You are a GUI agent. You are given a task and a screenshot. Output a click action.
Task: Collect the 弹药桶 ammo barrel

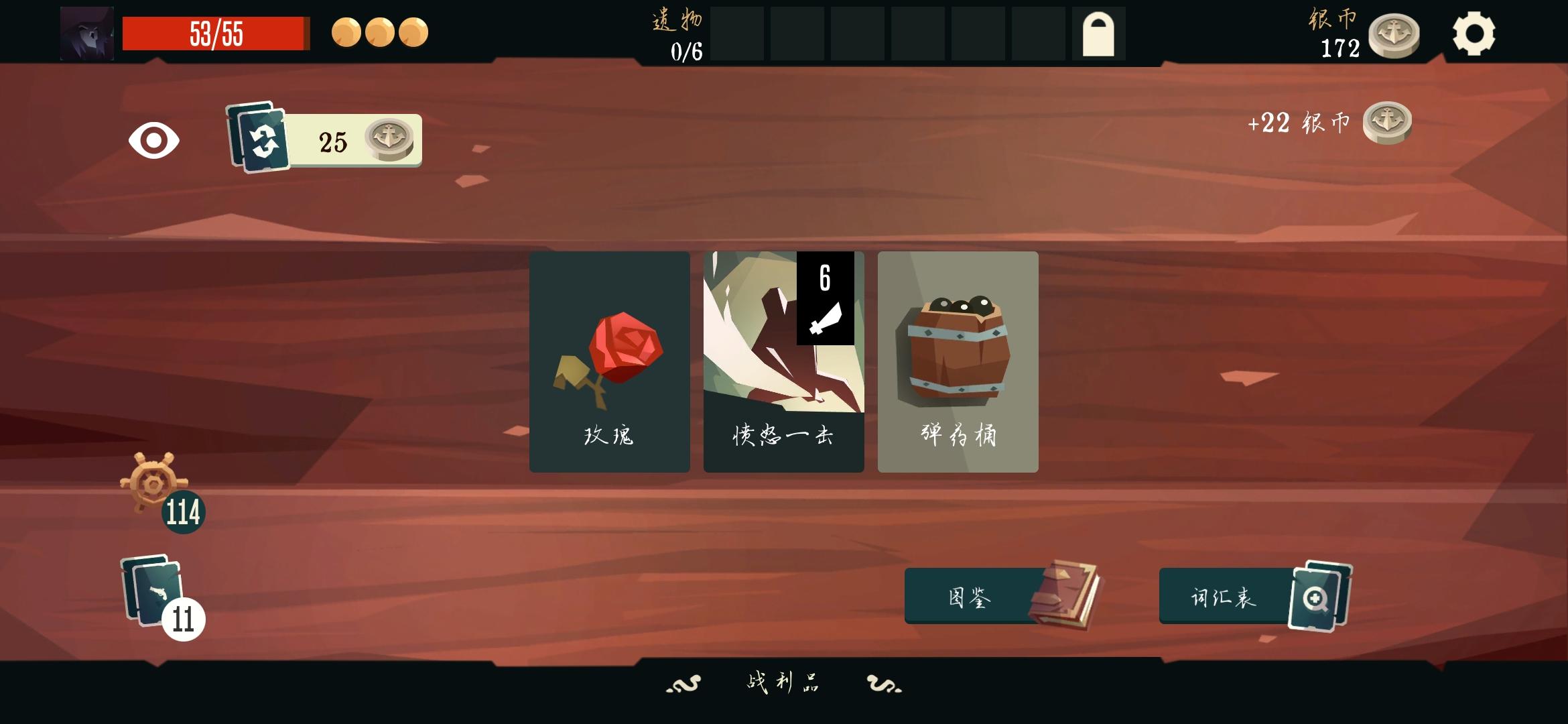[x=958, y=363]
